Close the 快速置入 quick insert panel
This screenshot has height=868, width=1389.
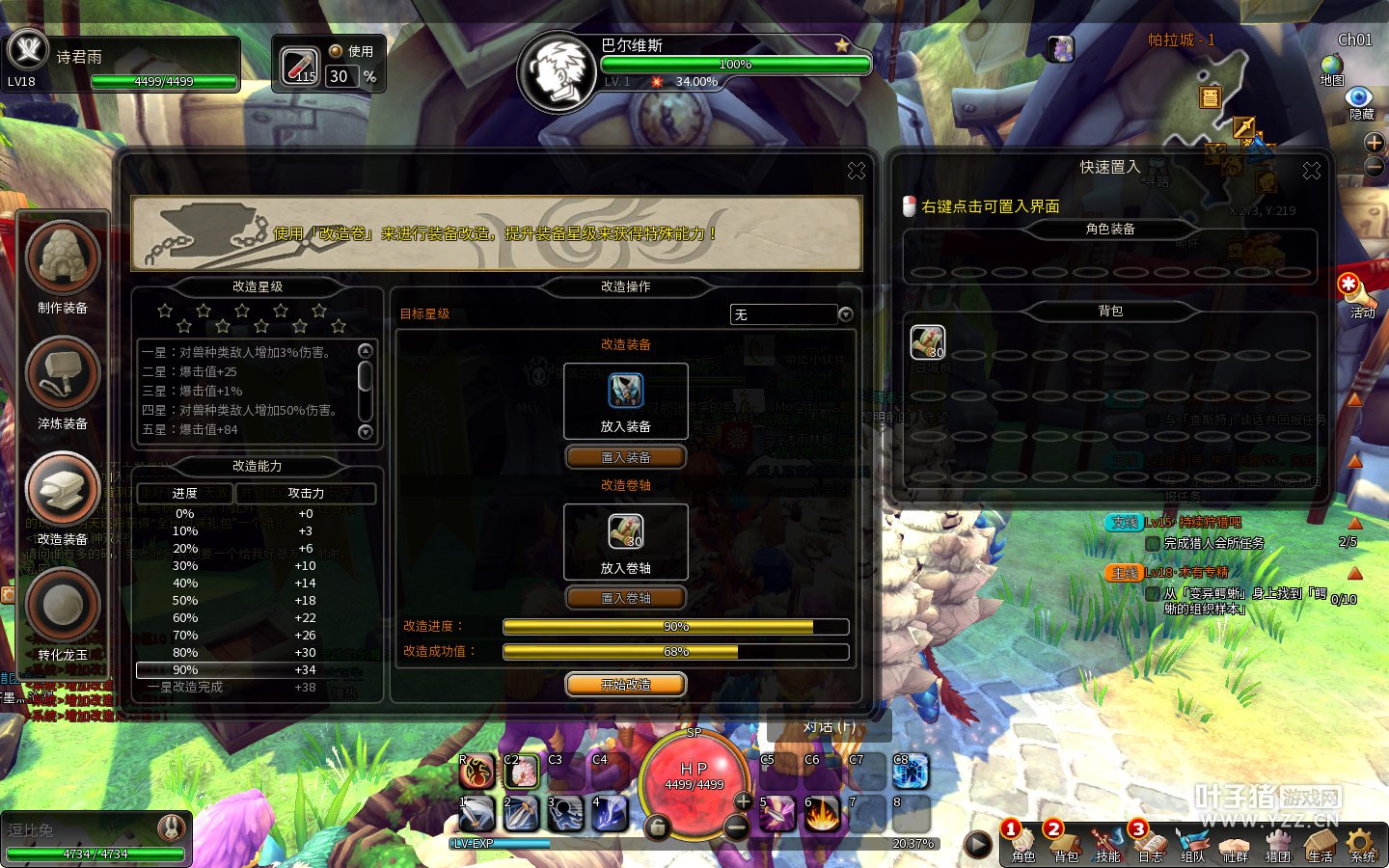[x=1312, y=171]
